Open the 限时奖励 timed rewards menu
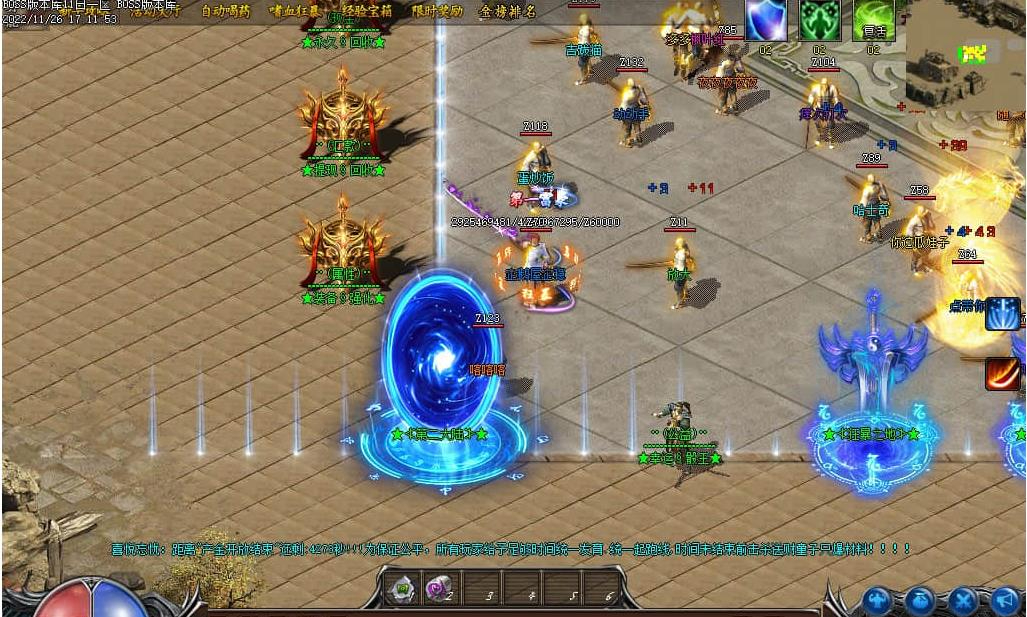Screen dimensions: 1027x617 (437, 11)
